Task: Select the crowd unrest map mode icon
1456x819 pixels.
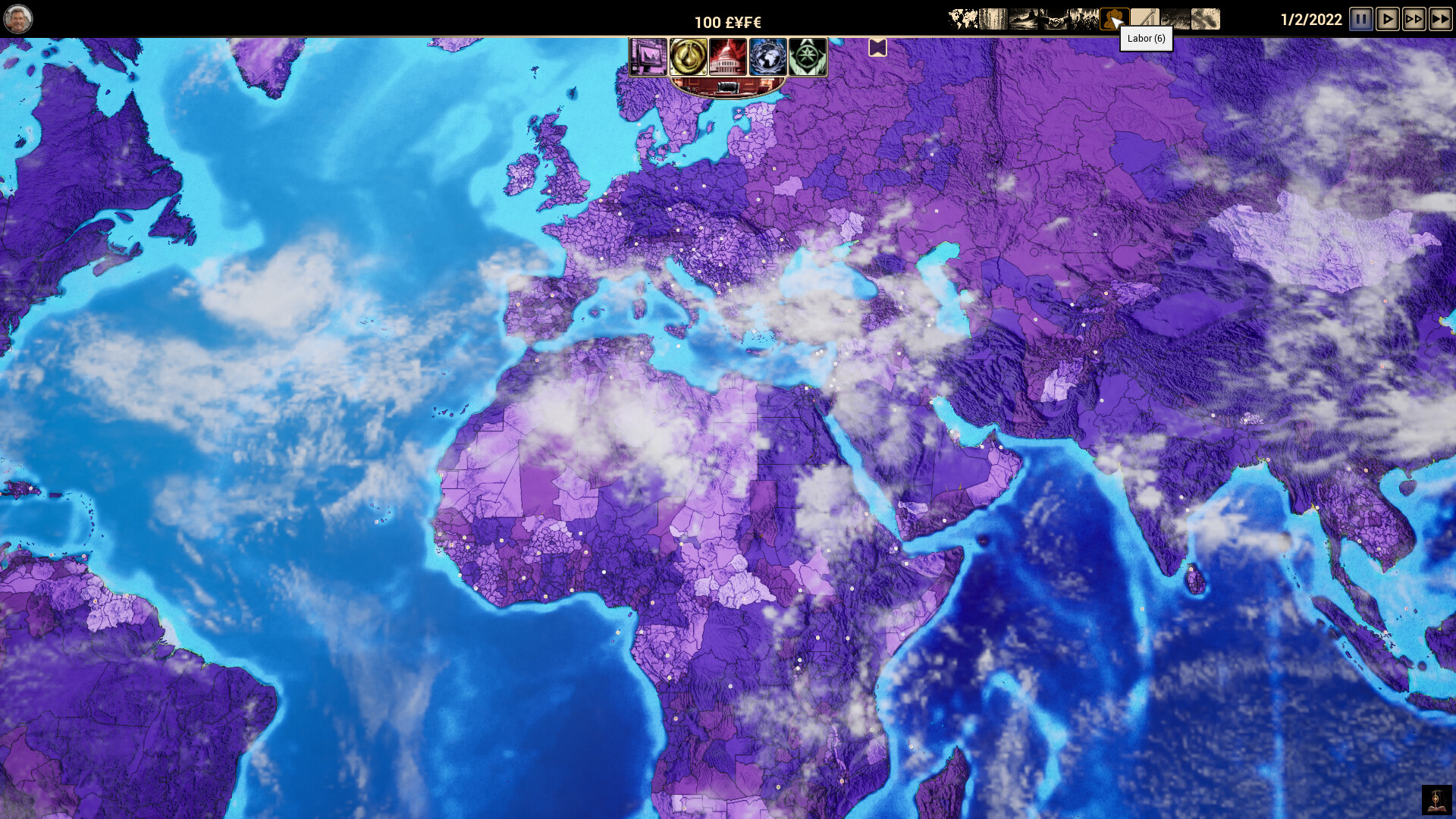Action: (x=1083, y=19)
